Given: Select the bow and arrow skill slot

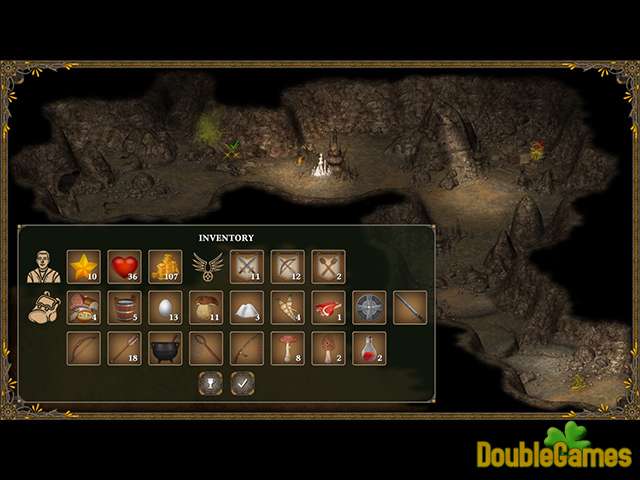Looking at the screenshot, I should point(288,267).
